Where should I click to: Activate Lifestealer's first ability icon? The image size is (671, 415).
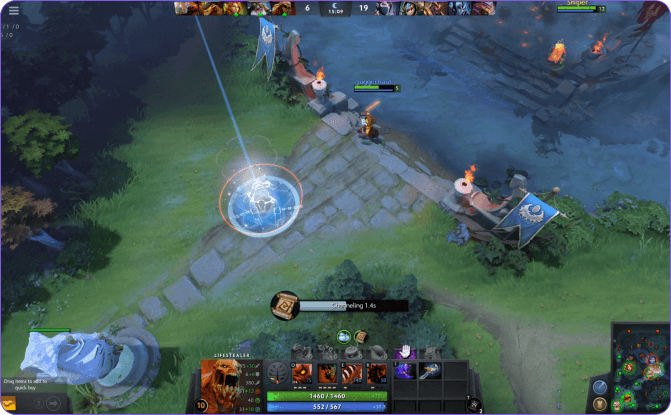point(301,373)
